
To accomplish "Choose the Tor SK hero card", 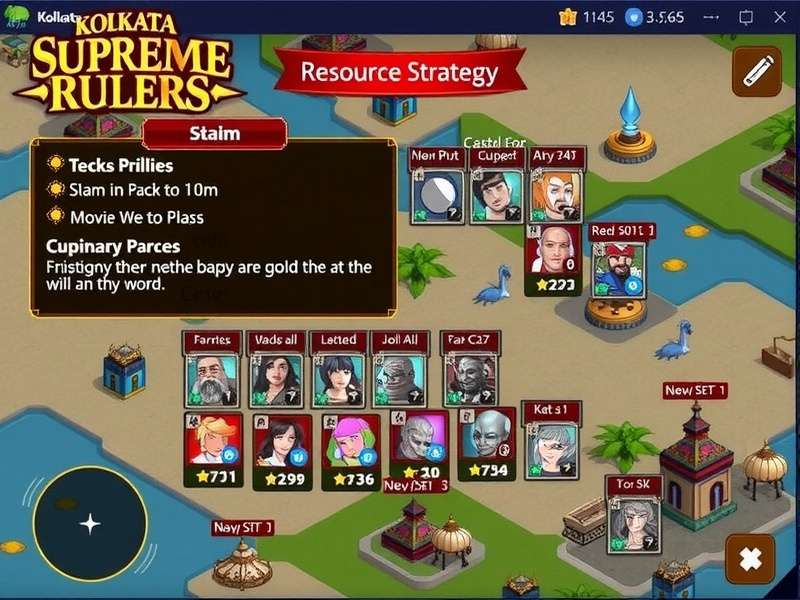I will click(634, 522).
